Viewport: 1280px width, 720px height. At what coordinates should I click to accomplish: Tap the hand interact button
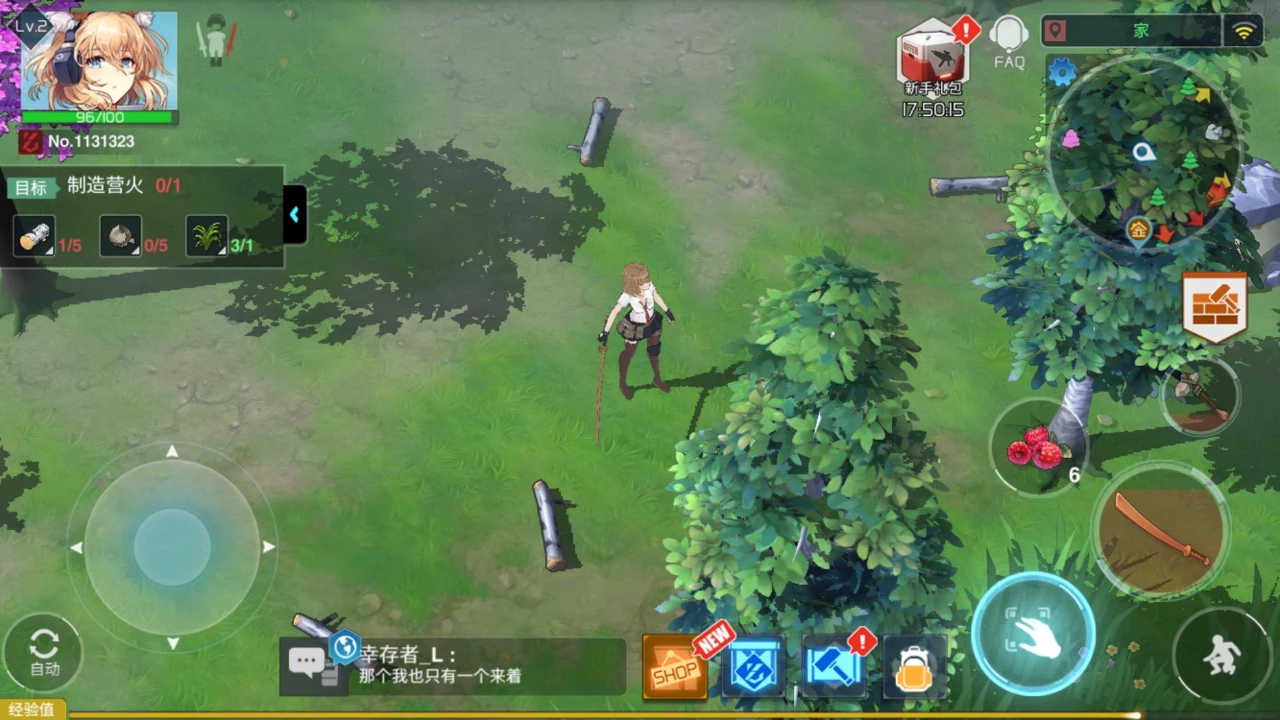(1033, 633)
